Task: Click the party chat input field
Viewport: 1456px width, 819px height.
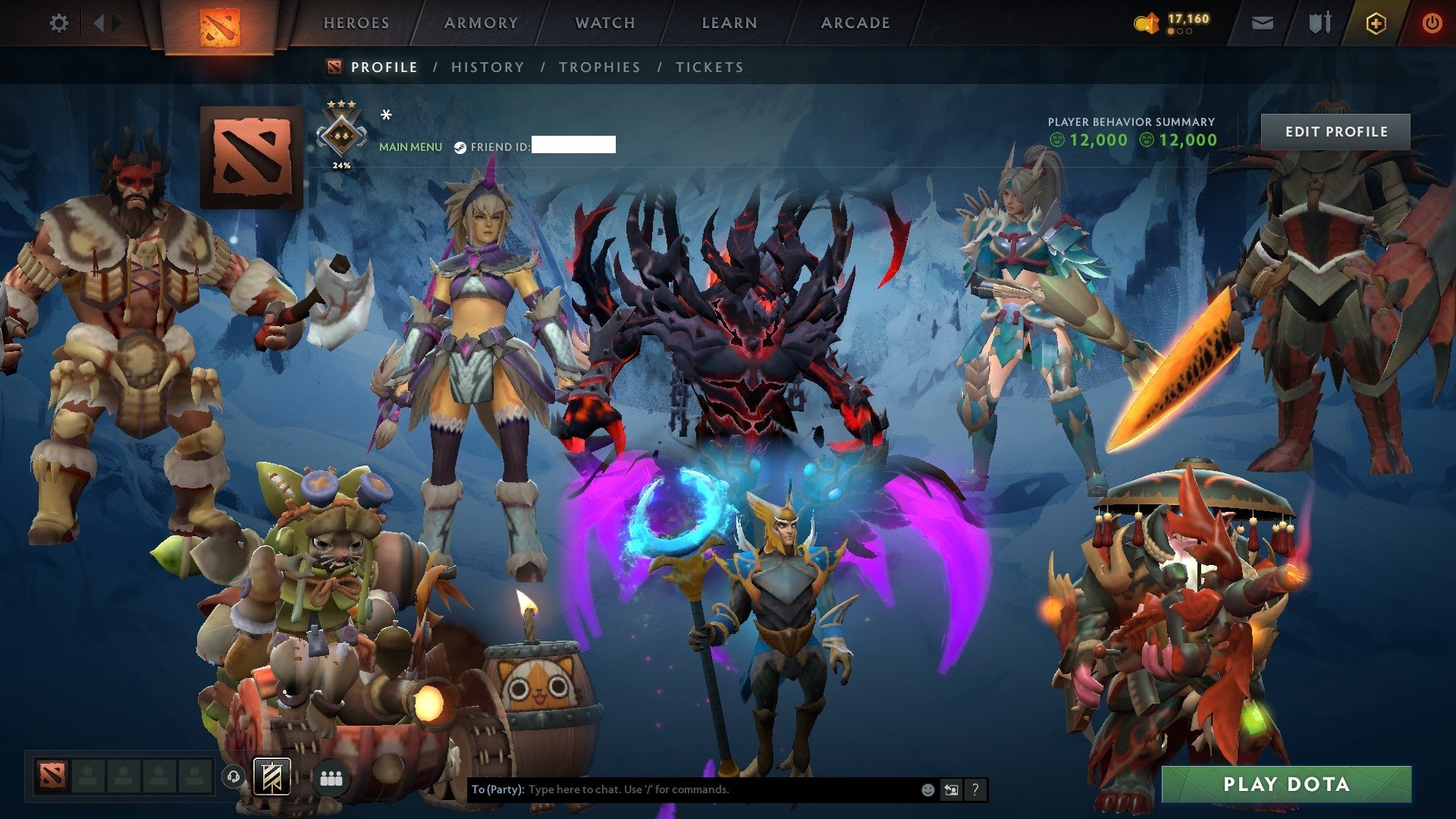Action: pyautogui.click(x=682, y=789)
